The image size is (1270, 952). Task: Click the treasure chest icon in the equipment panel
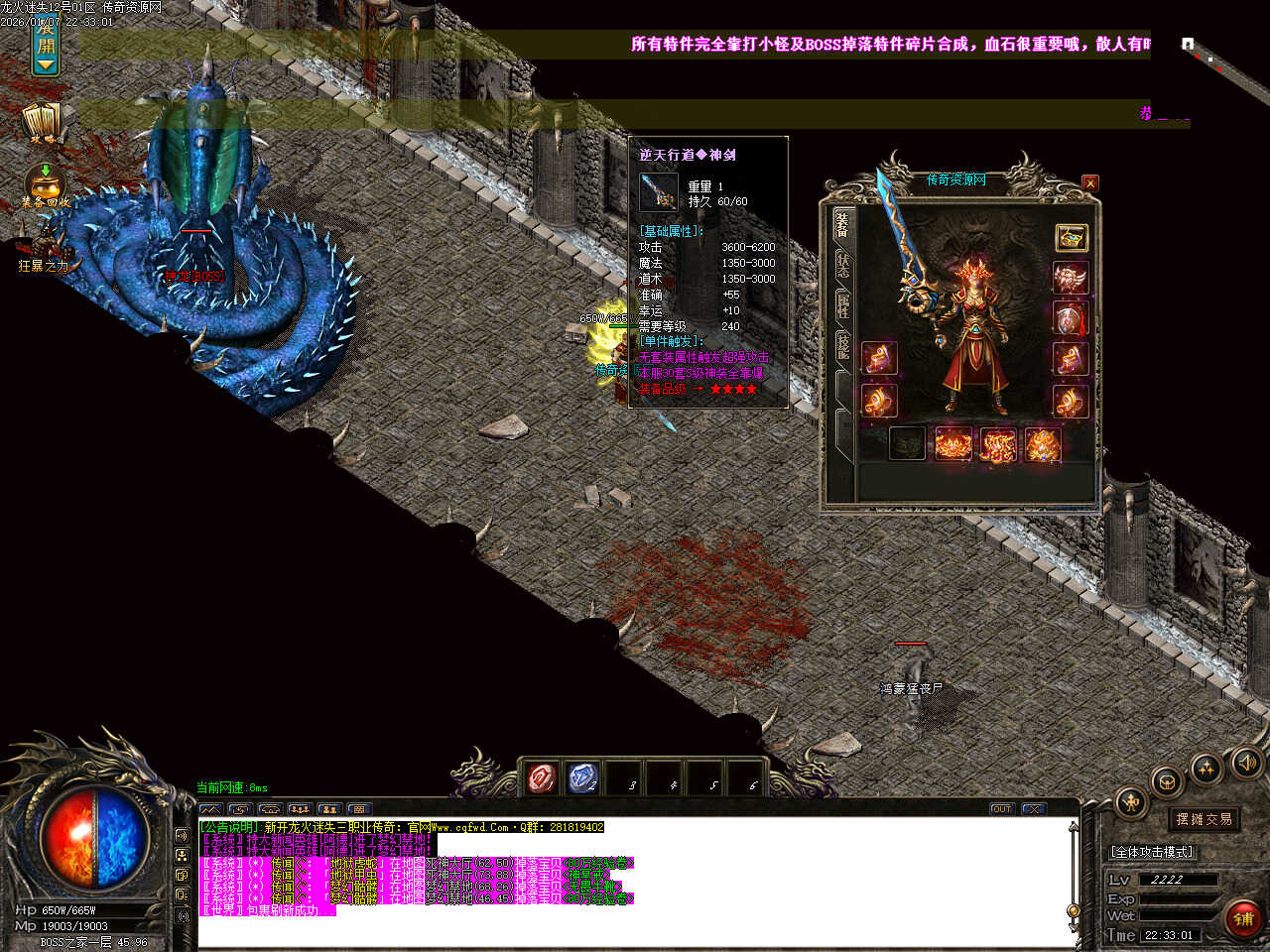coord(1071,237)
